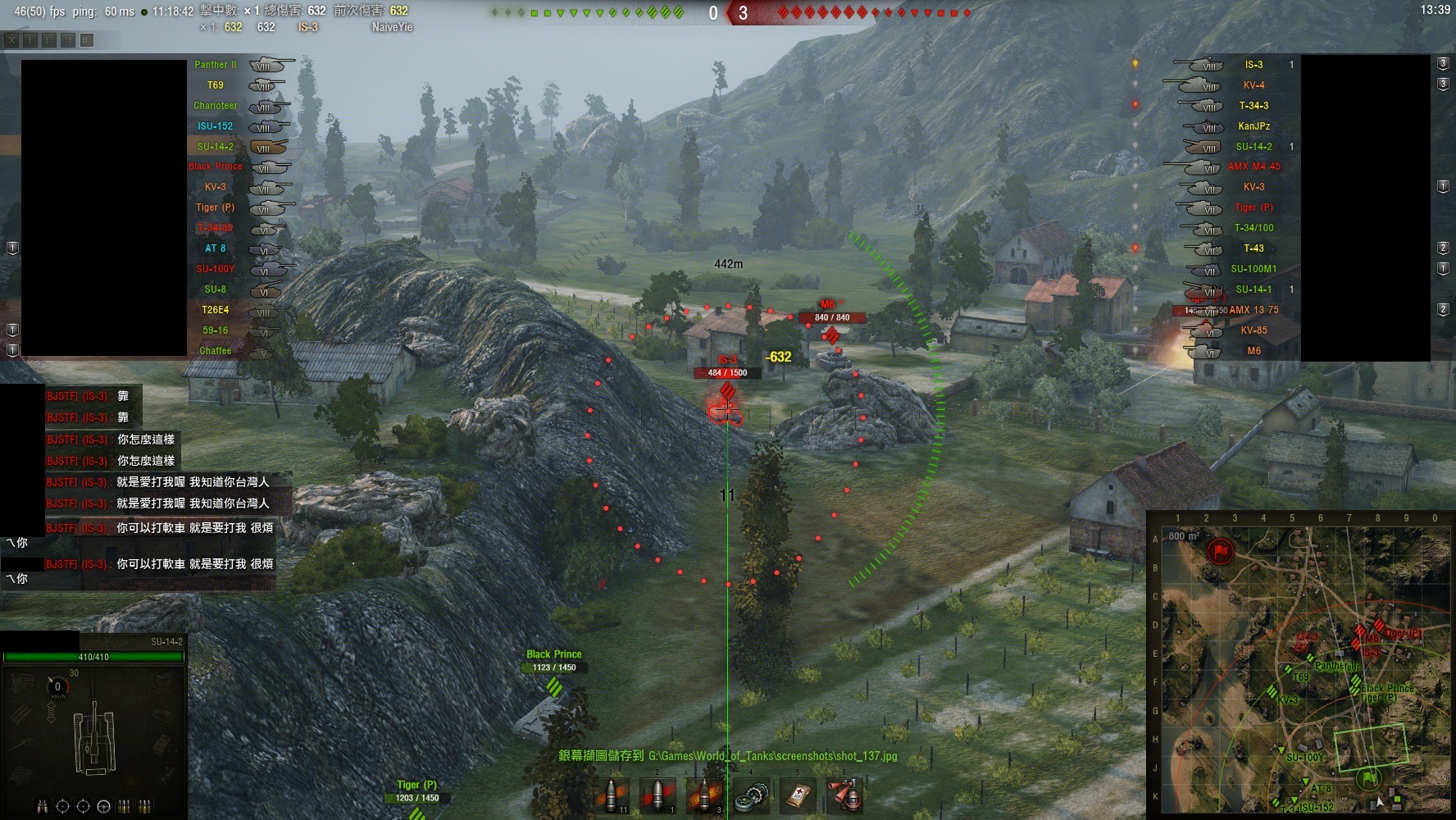
Task: Select T-34-3 in the enemy team list
Action: pyautogui.click(x=1254, y=106)
